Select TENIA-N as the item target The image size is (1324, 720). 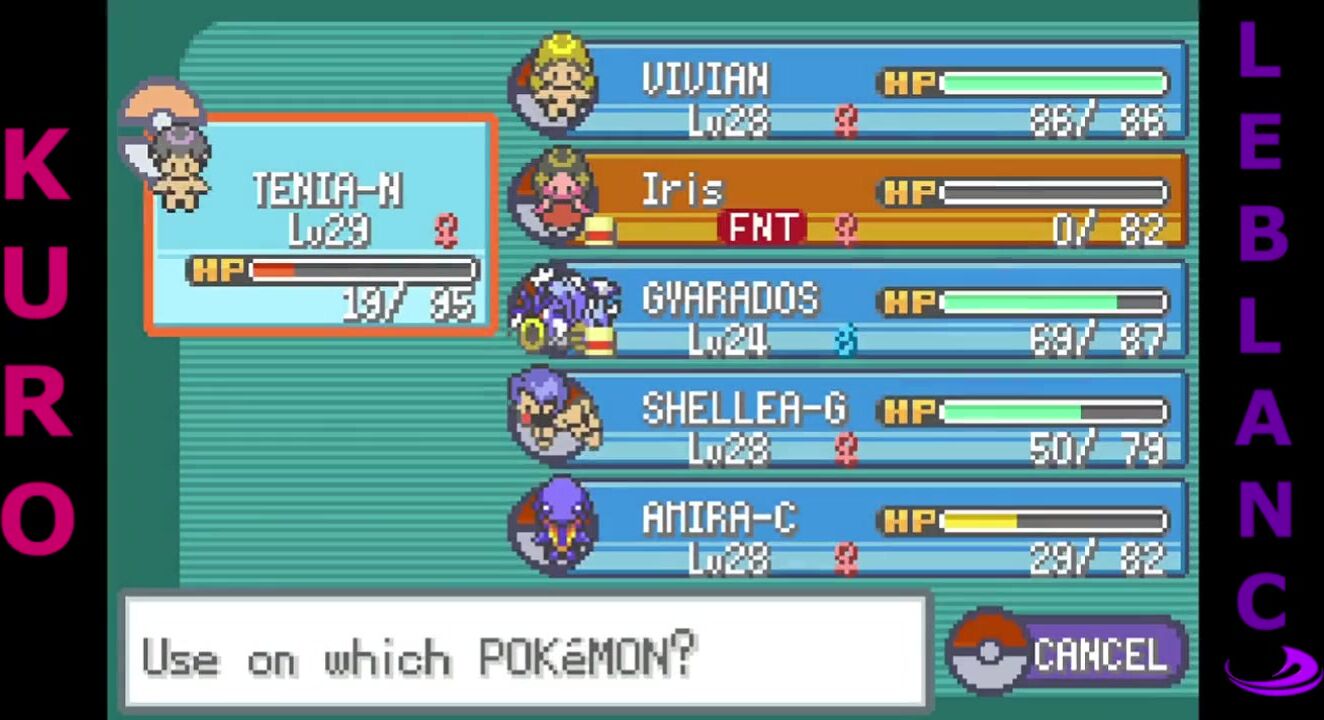click(x=322, y=225)
